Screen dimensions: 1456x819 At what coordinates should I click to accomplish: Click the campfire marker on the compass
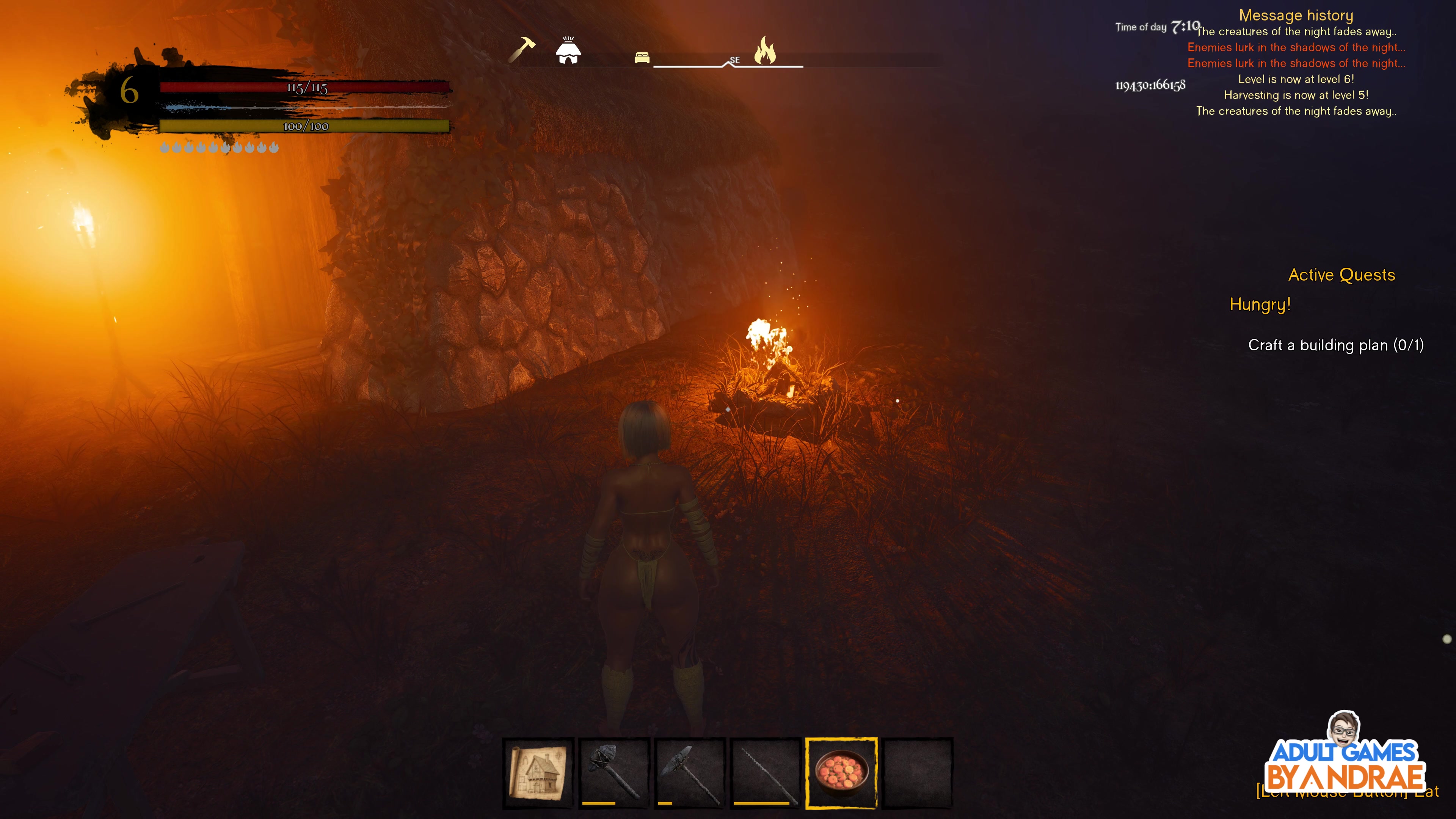[765, 51]
